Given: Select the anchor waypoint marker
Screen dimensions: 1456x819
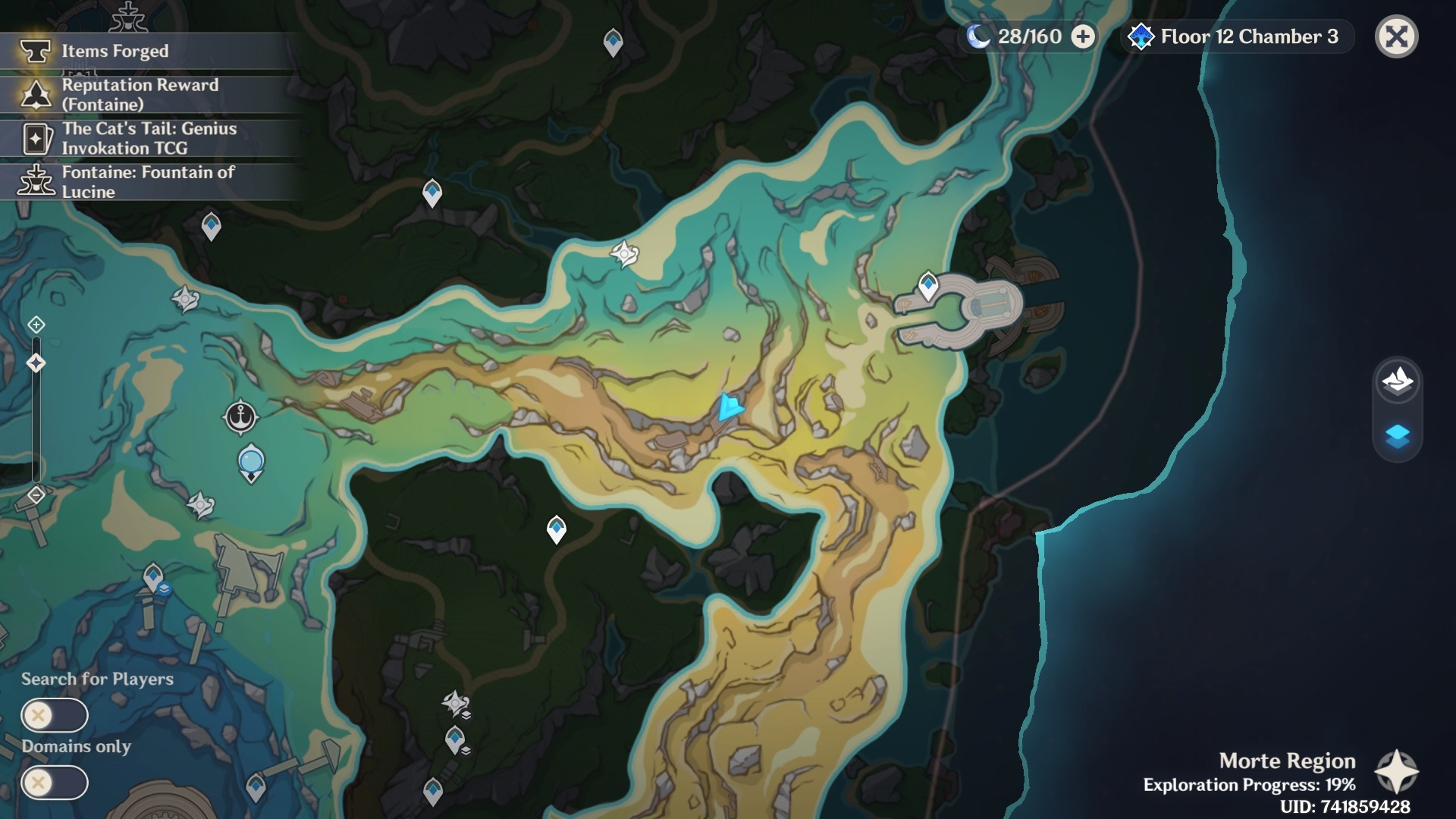Looking at the screenshot, I should (x=240, y=417).
